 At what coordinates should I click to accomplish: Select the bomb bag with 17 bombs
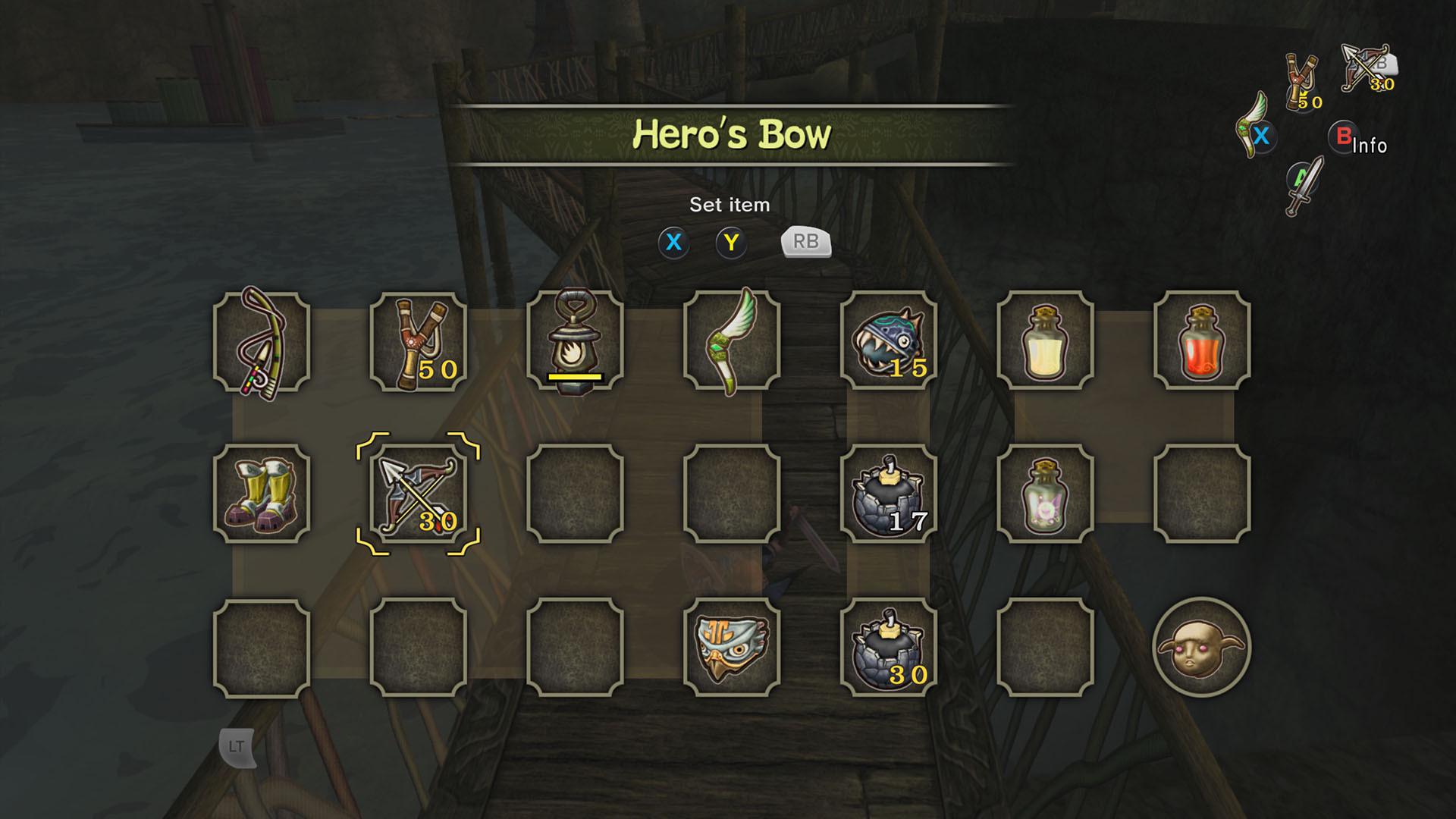tap(889, 494)
